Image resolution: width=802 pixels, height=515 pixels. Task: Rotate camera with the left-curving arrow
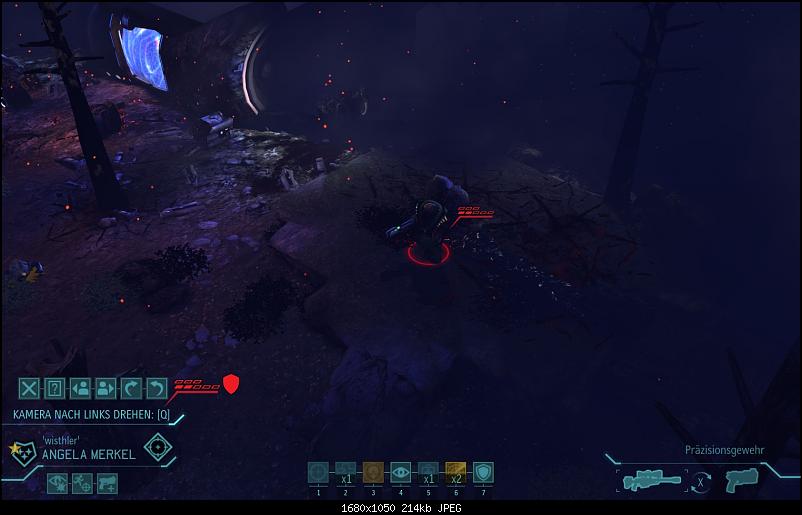pos(156,388)
